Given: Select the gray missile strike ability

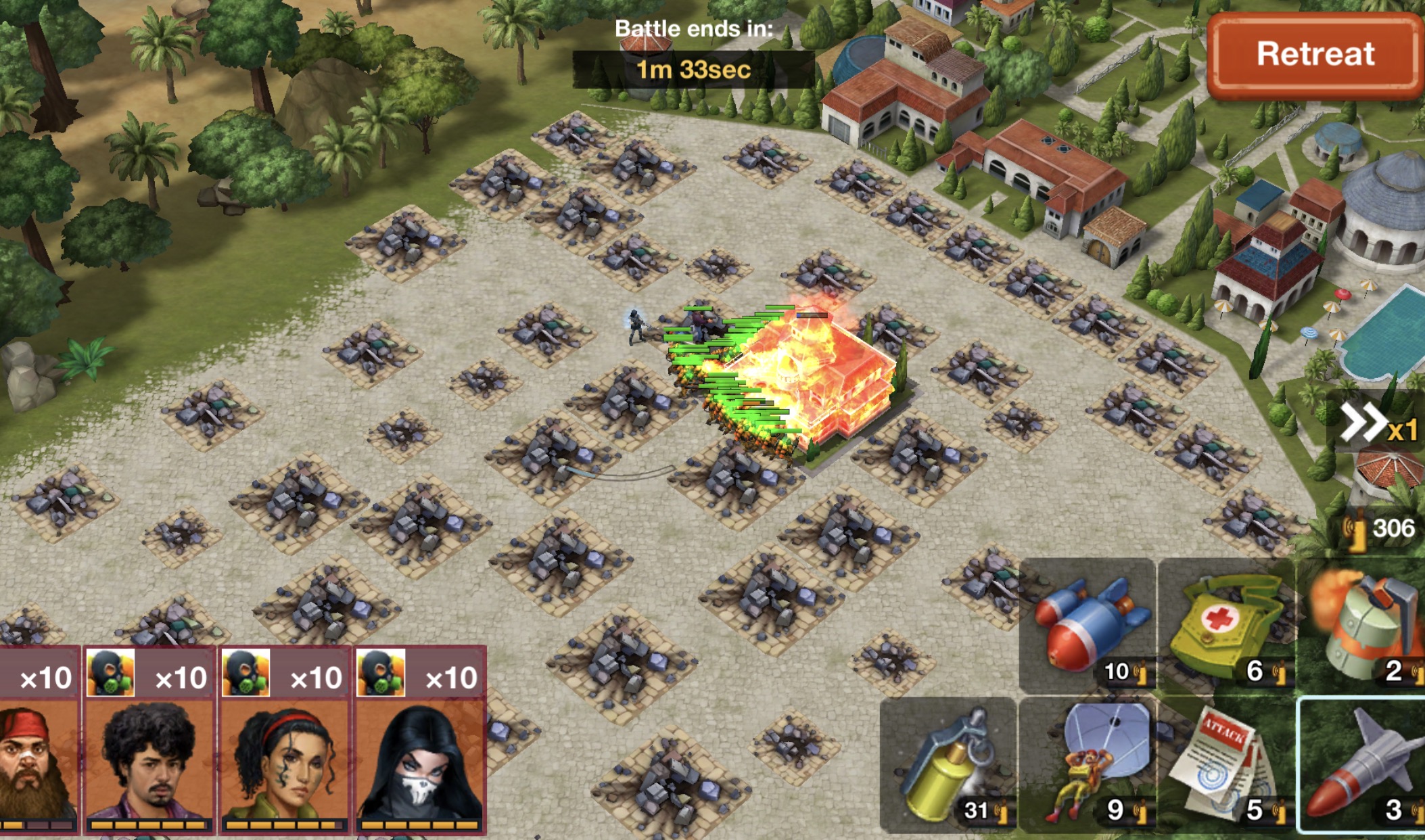Looking at the screenshot, I should coord(1363,766).
